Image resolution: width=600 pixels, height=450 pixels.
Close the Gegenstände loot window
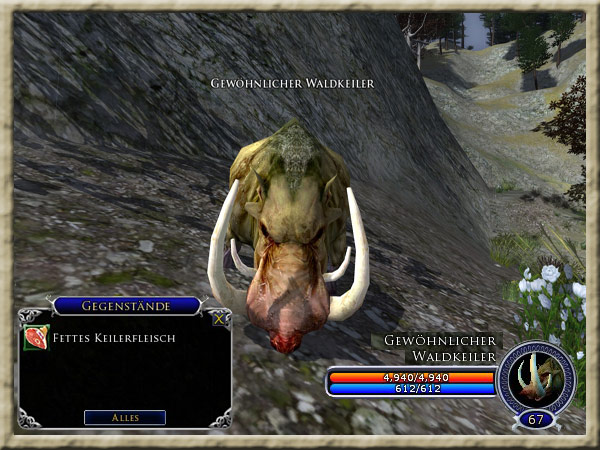click(x=219, y=319)
